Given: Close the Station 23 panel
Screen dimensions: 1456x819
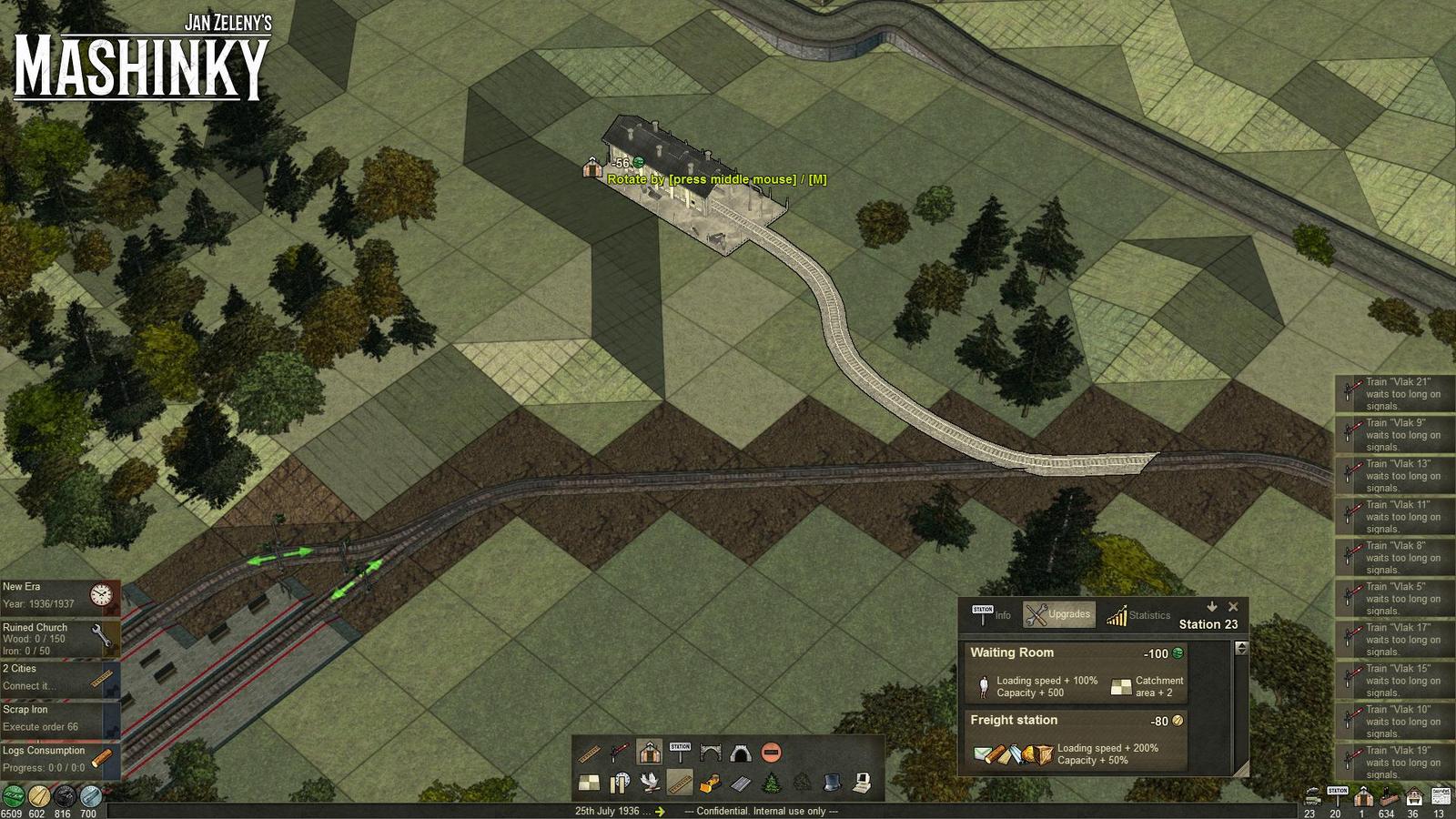Looking at the screenshot, I should [1233, 607].
